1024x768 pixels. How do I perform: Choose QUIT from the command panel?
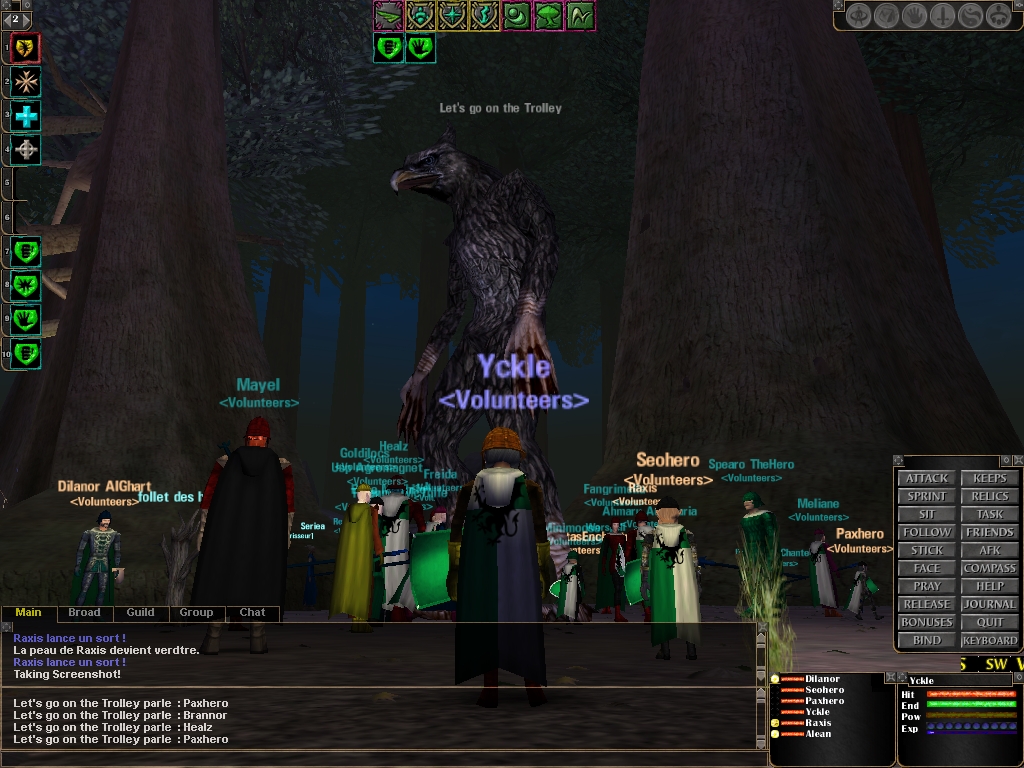coord(989,622)
